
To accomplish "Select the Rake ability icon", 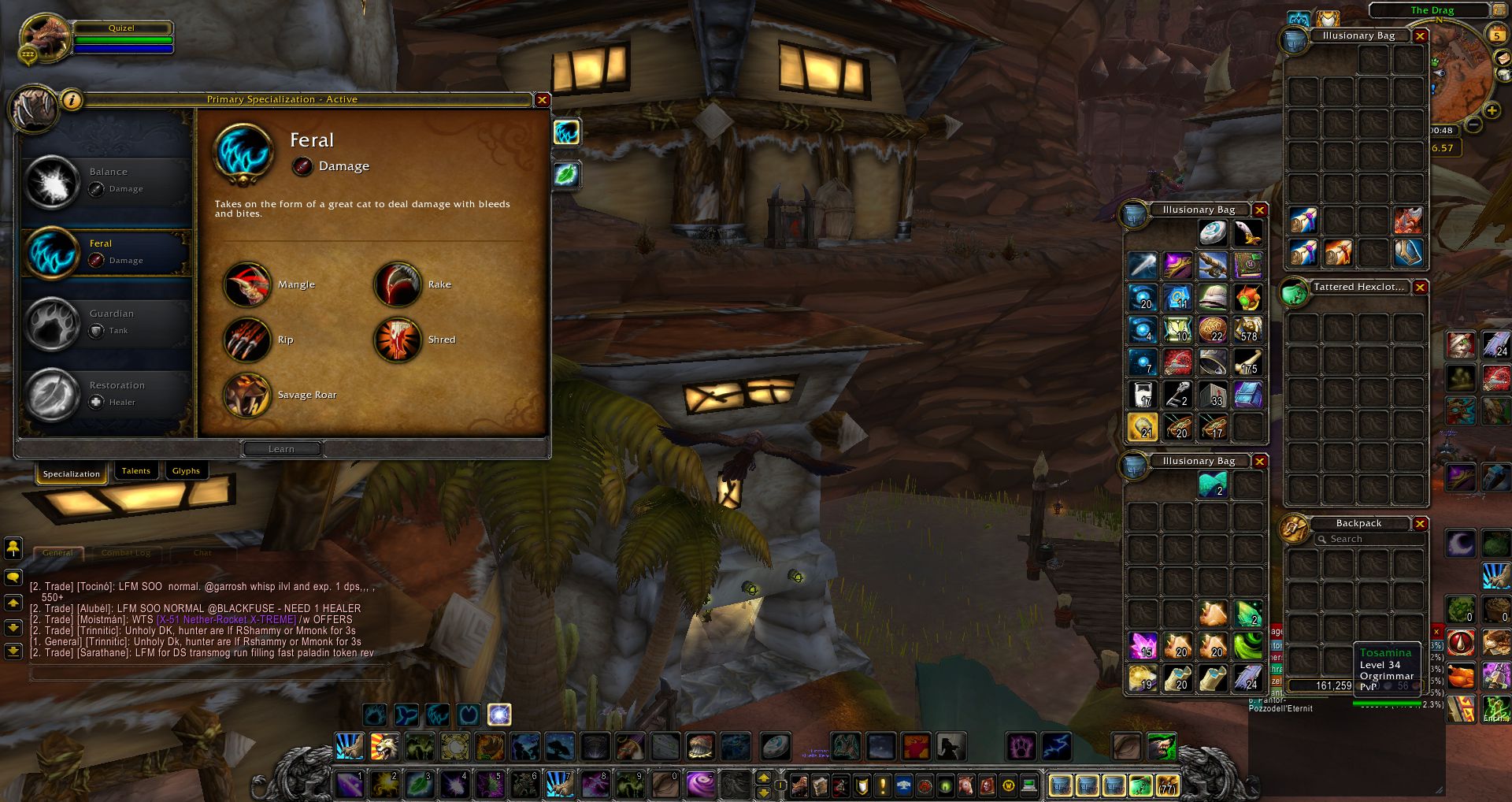I will (397, 284).
